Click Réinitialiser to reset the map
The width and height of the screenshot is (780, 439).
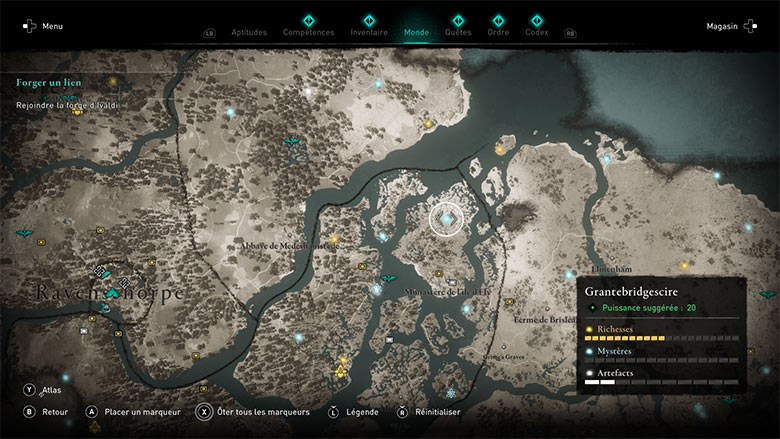pos(429,411)
